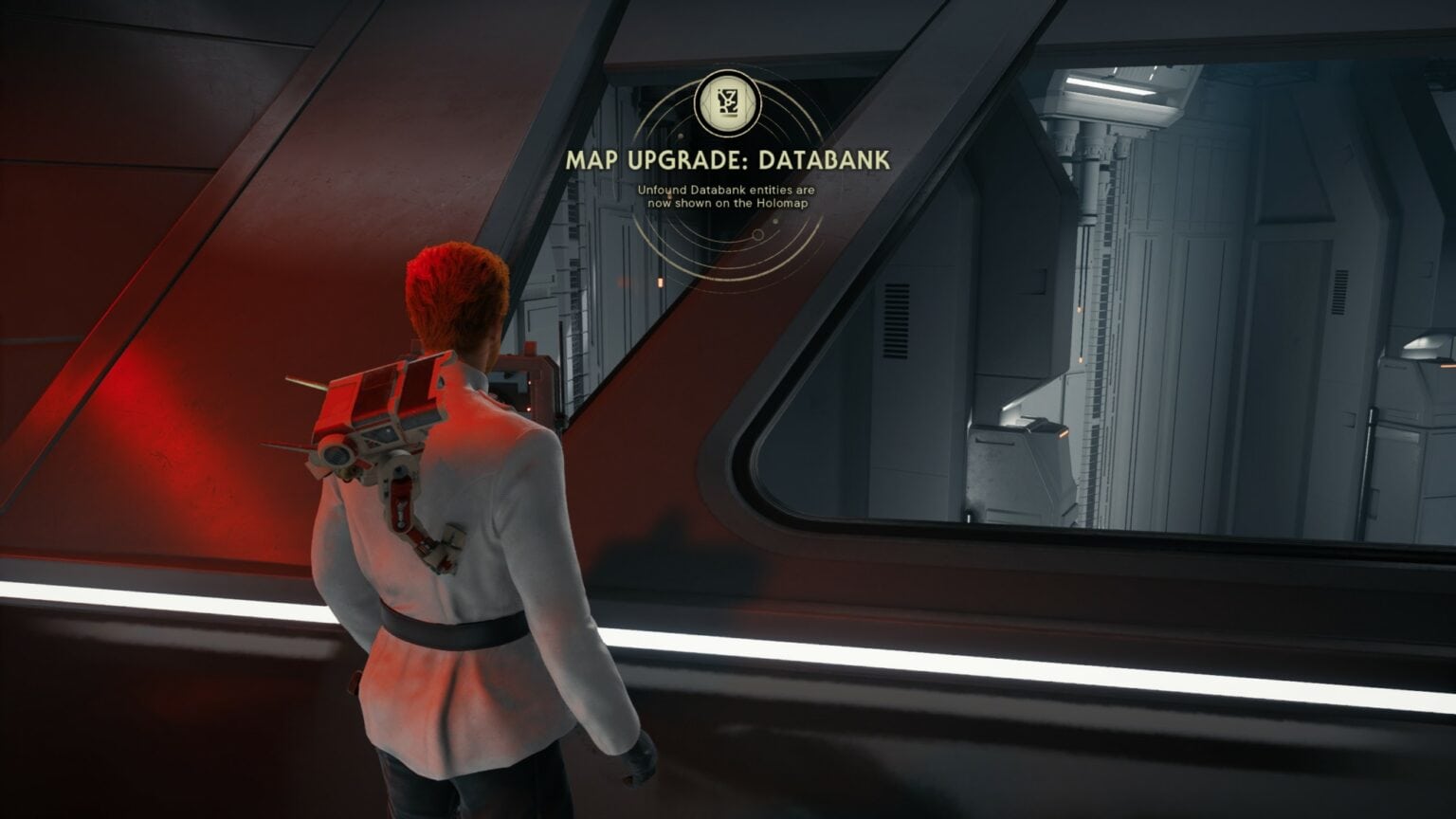
Task: Click BD-1's lens eye
Action: [x=337, y=455]
